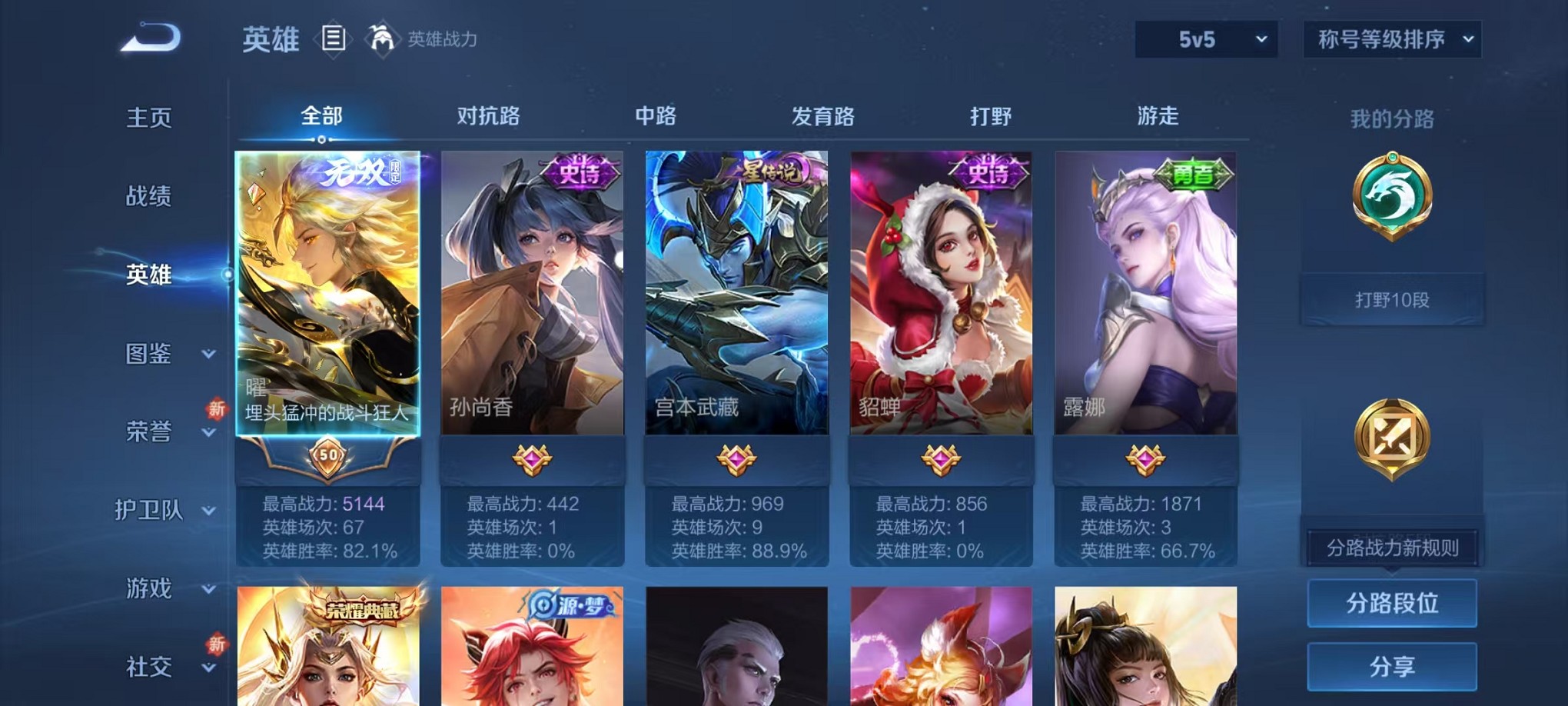The height and width of the screenshot is (706, 1568).
Task: Expand the 社交 sidebar section
Action: click(x=149, y=665)
